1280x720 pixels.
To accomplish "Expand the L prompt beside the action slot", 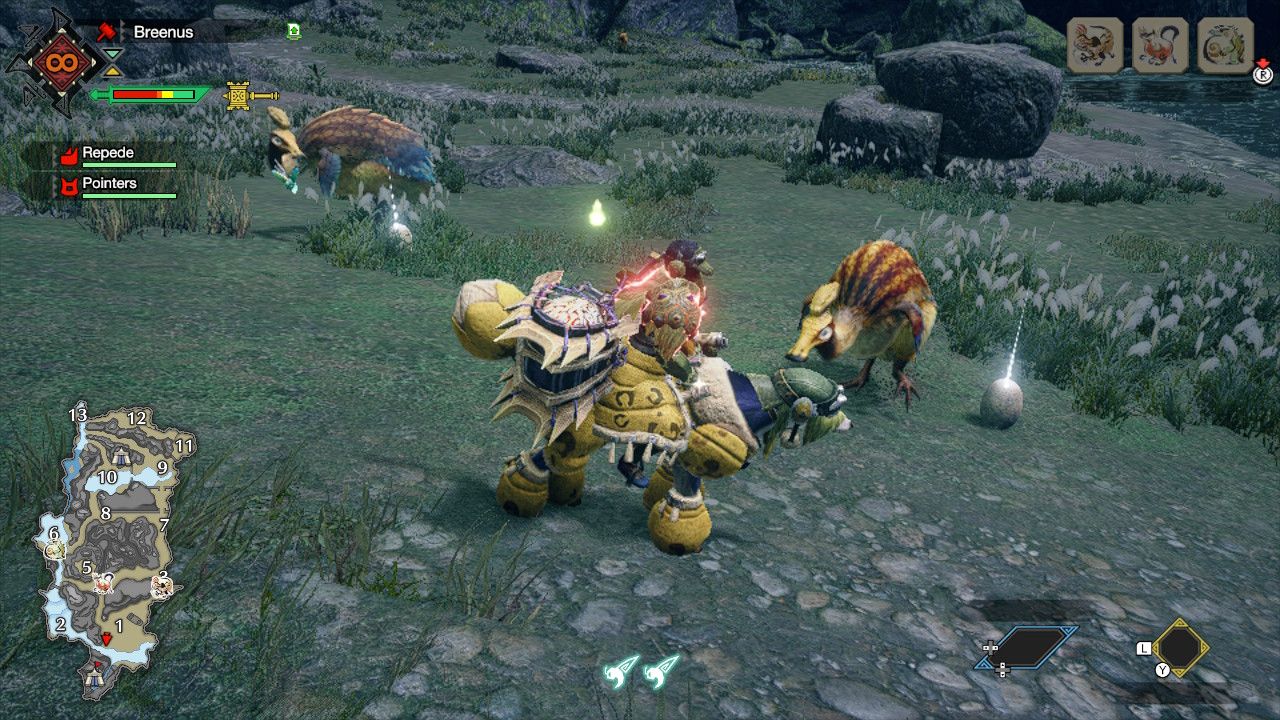I will pyautogui.click(x=1144, y=648).
